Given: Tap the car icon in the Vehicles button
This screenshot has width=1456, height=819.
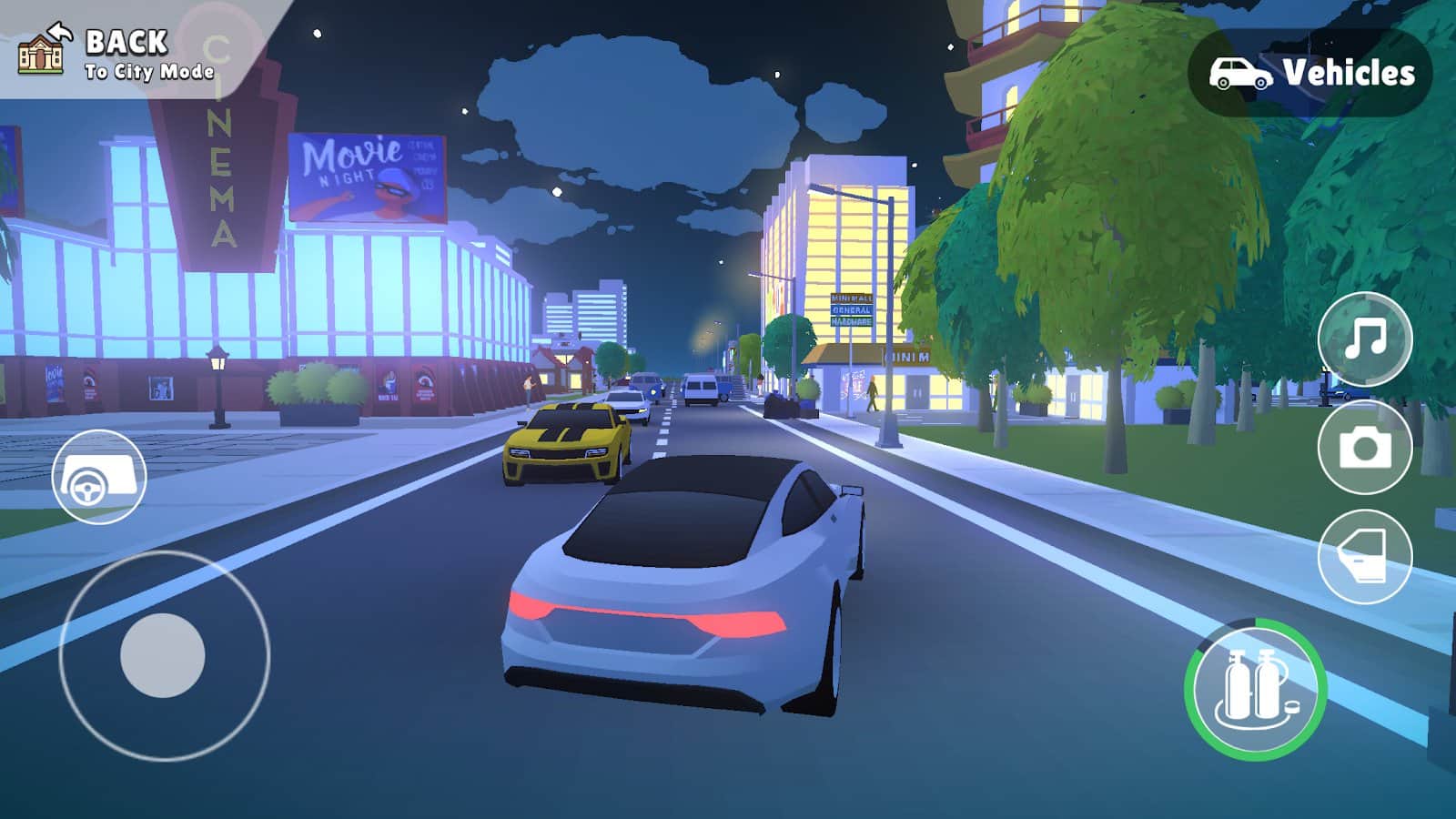Looking at the screenshot, I should tap(1238, 69).
